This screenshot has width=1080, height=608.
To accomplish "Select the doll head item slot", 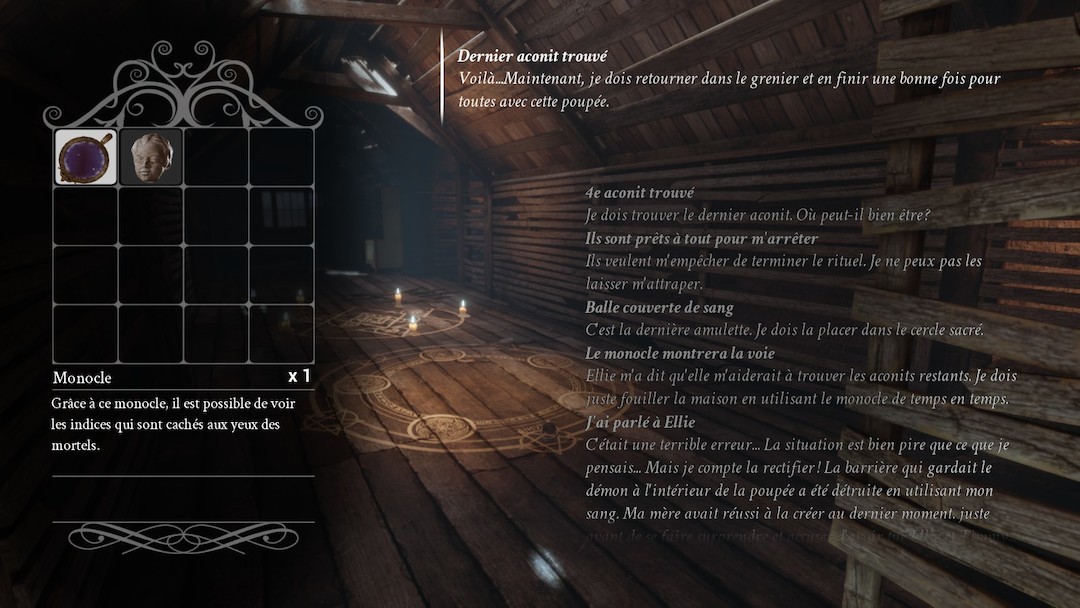I will click(151, 157).
